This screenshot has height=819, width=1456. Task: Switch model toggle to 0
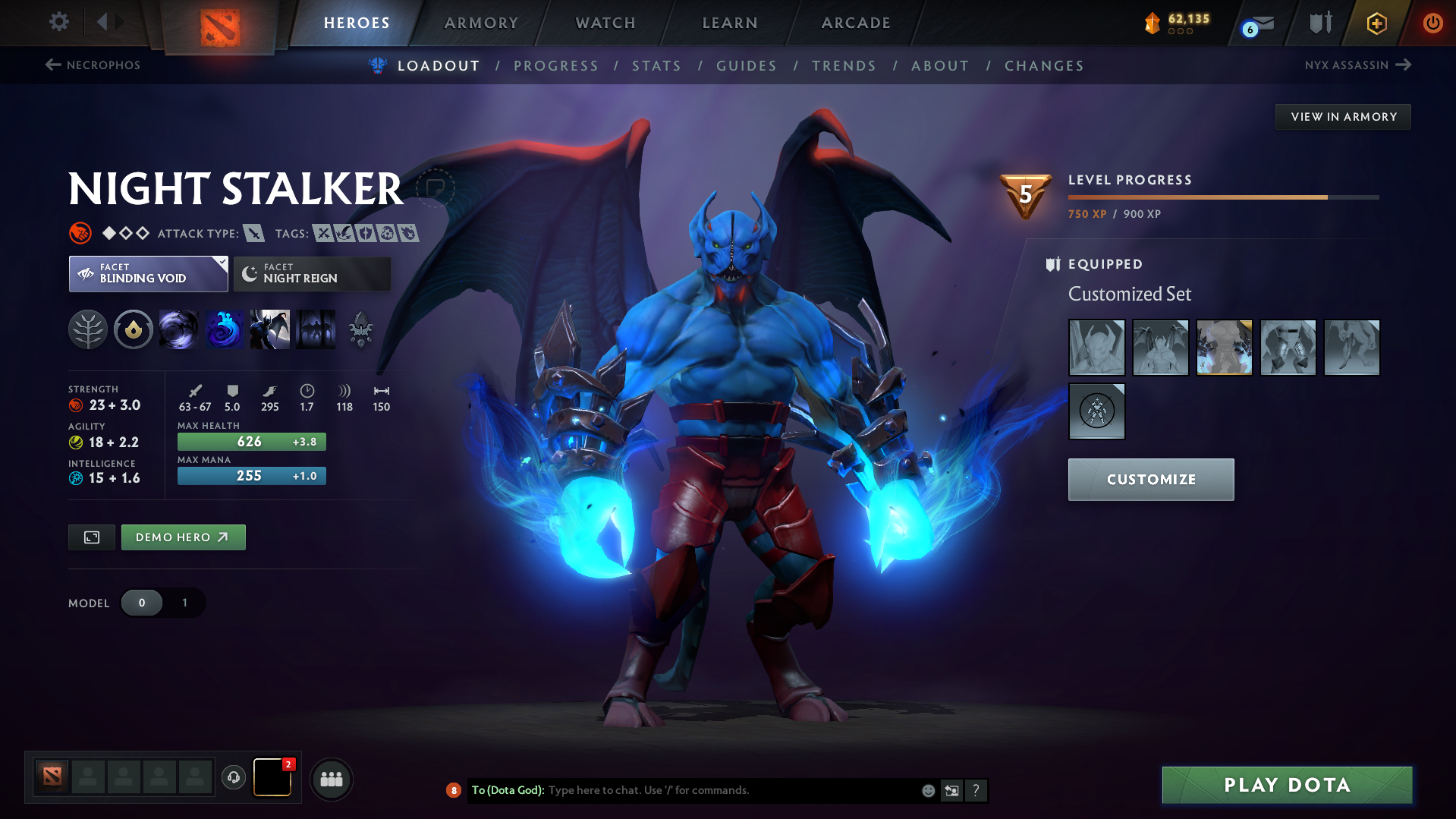[x=142, y=603]
